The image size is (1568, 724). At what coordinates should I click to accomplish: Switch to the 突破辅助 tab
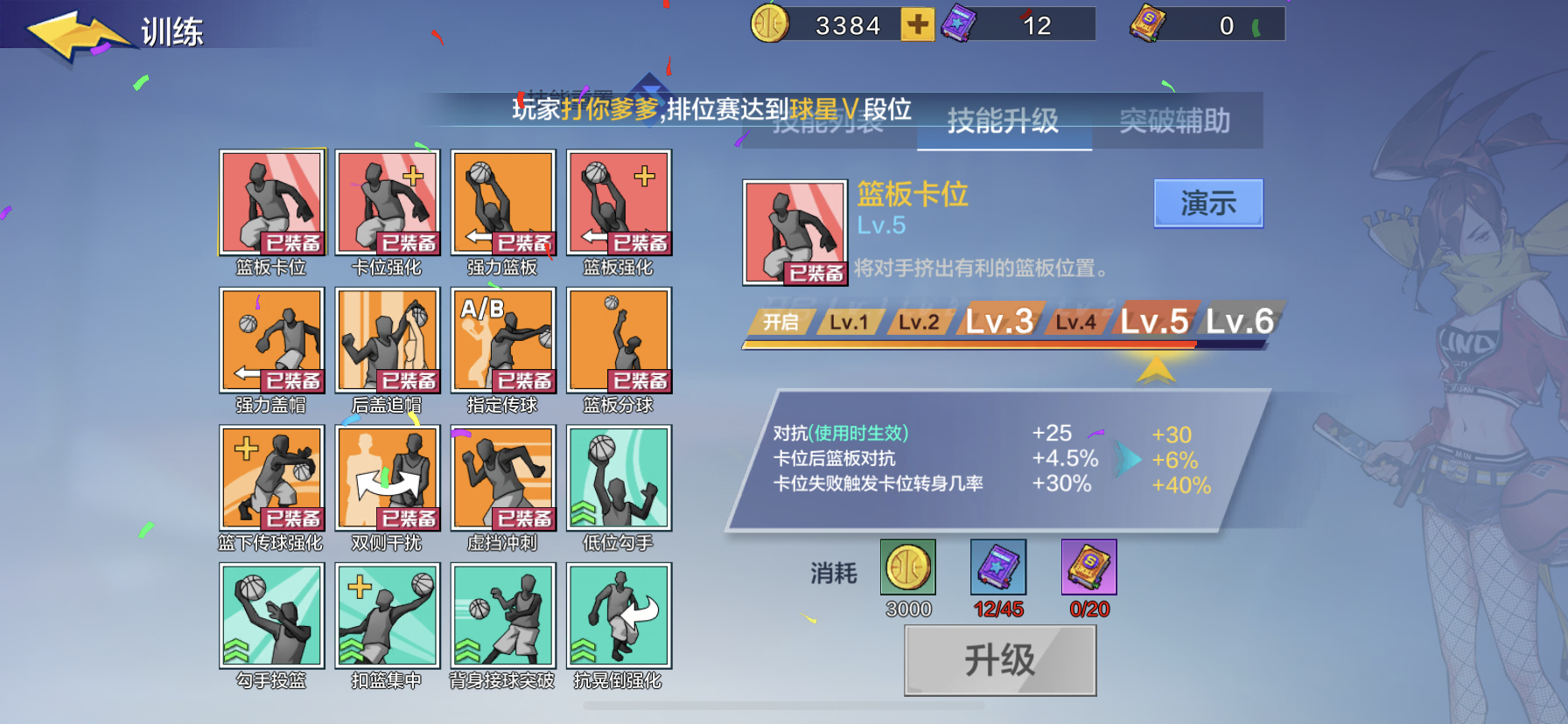pyautogui.click(x=1177, y=122)
